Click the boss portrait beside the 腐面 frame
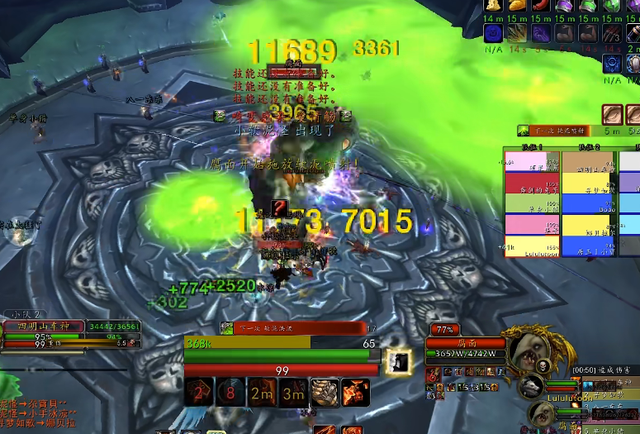 point(524,347)
